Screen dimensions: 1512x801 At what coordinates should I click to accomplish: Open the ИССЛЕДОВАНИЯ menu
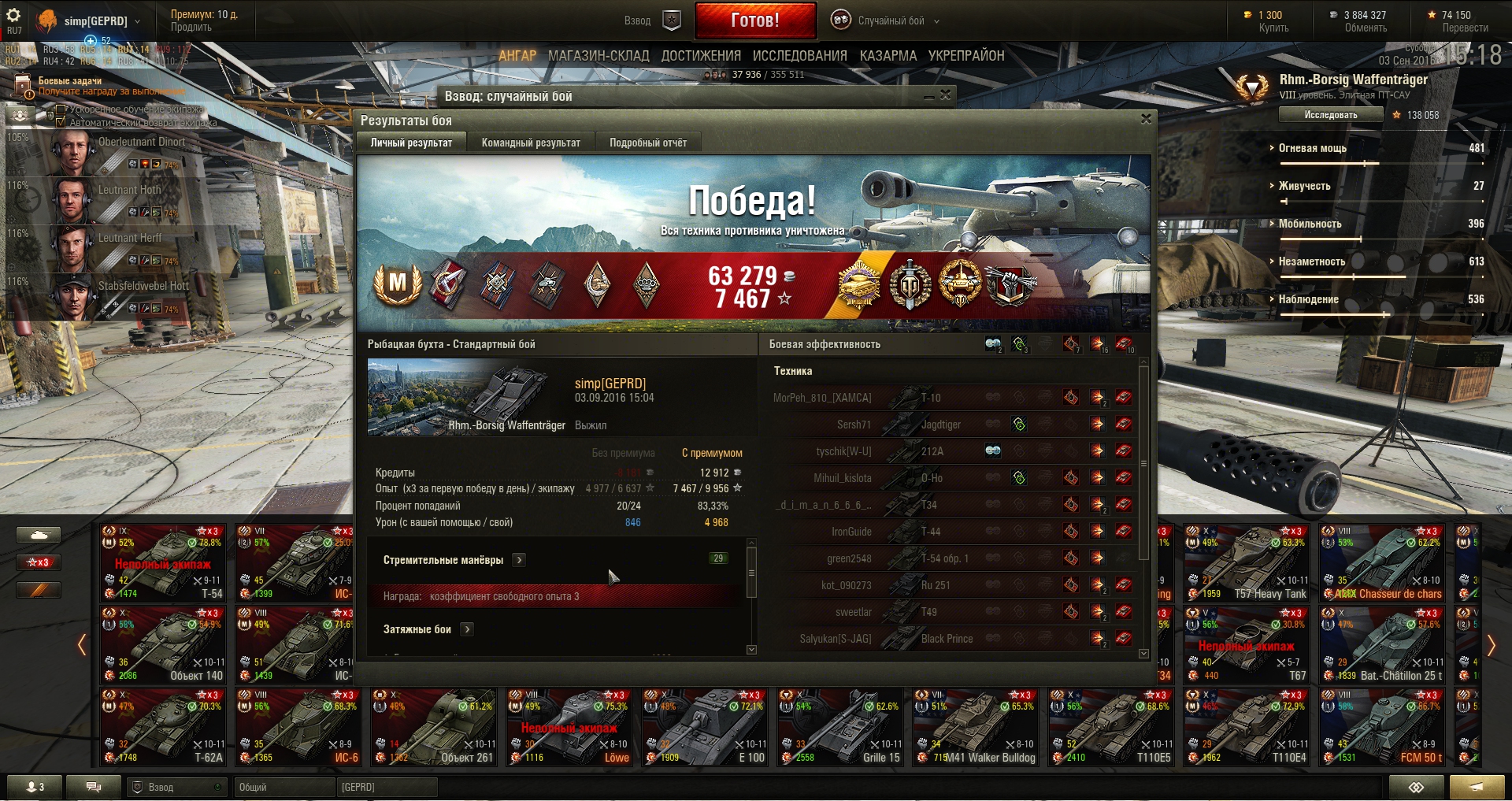point(799,56)
